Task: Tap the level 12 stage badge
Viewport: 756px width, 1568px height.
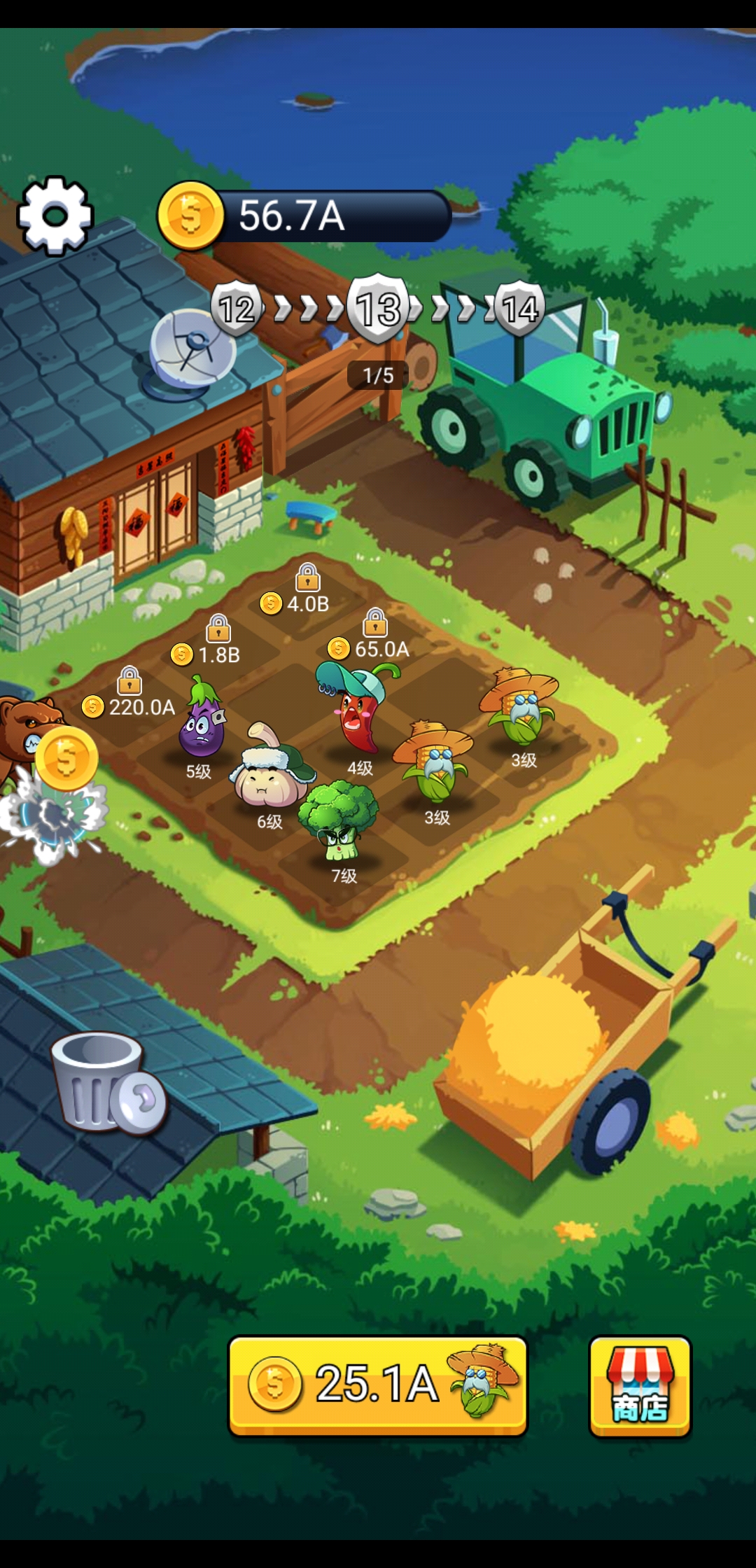Action: 237,308
